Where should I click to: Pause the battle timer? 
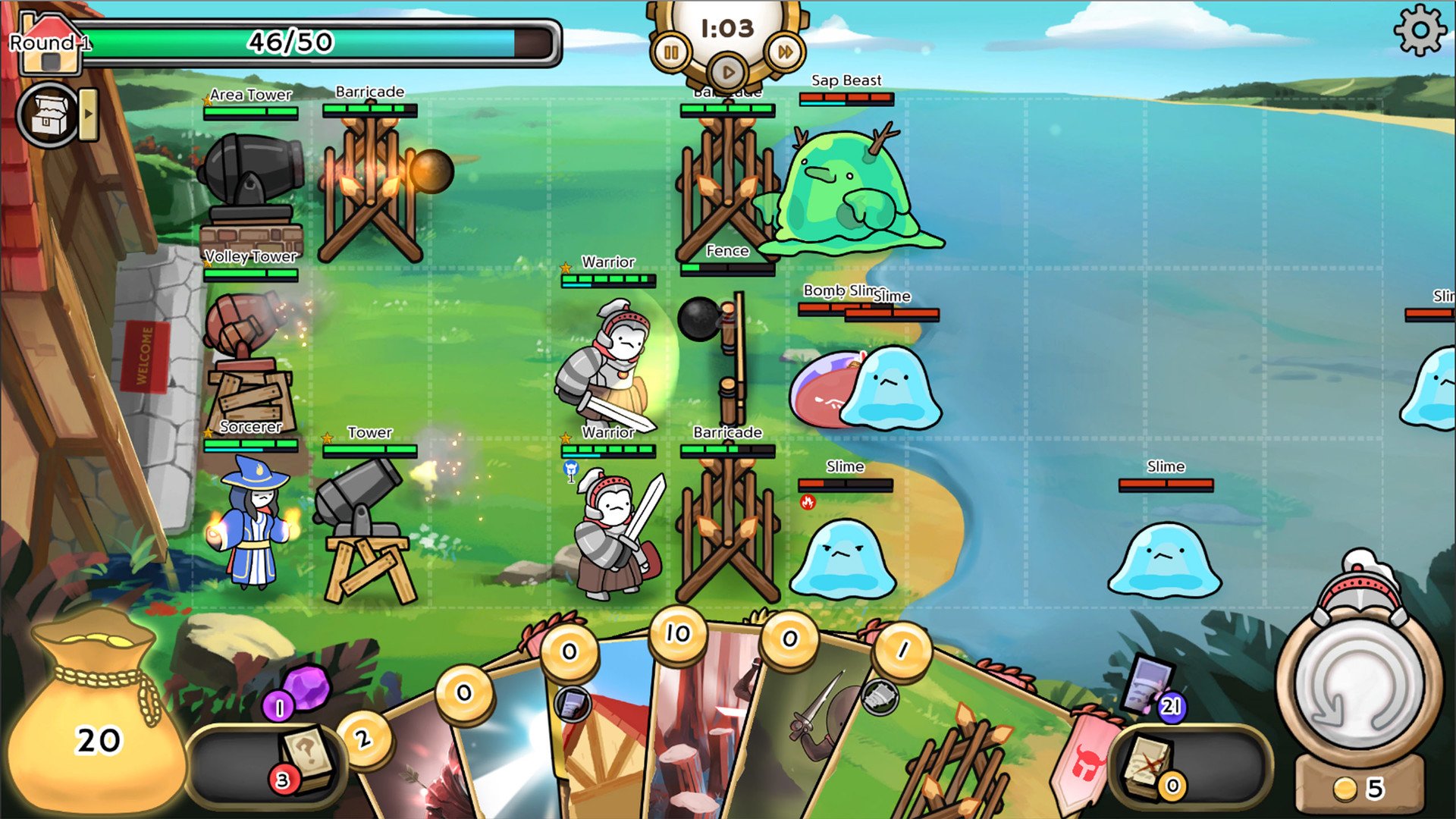coord(671,53)
